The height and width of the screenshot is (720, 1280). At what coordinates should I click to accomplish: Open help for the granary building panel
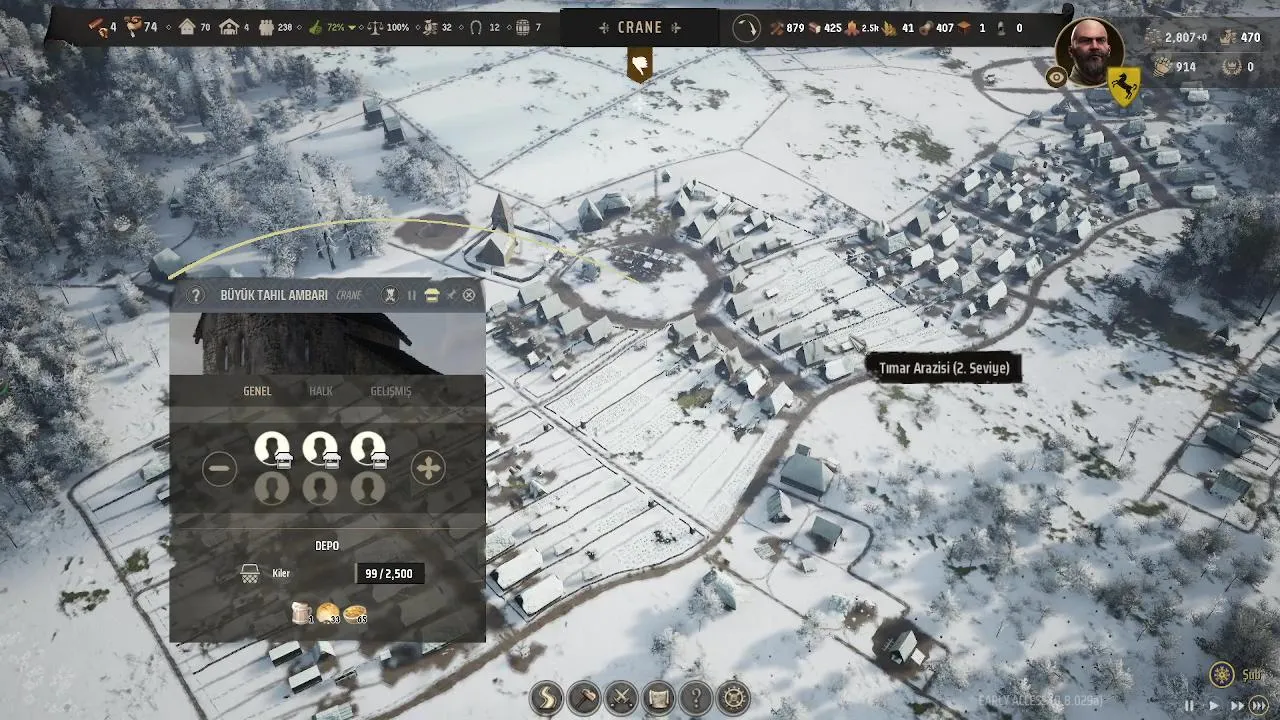pyautogui.click(x=196, y=295)
